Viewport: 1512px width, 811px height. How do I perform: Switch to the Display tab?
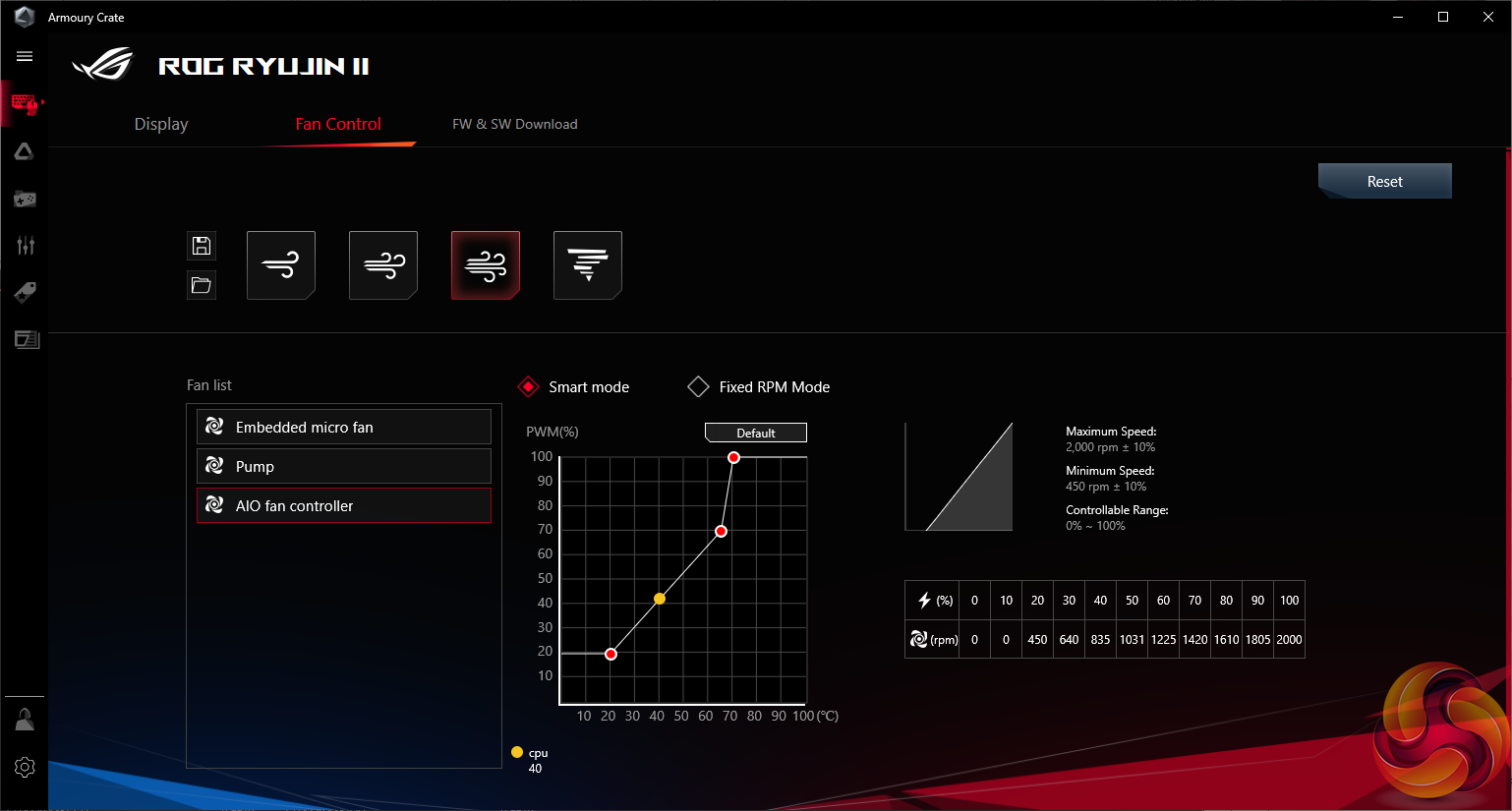(161, 124)
